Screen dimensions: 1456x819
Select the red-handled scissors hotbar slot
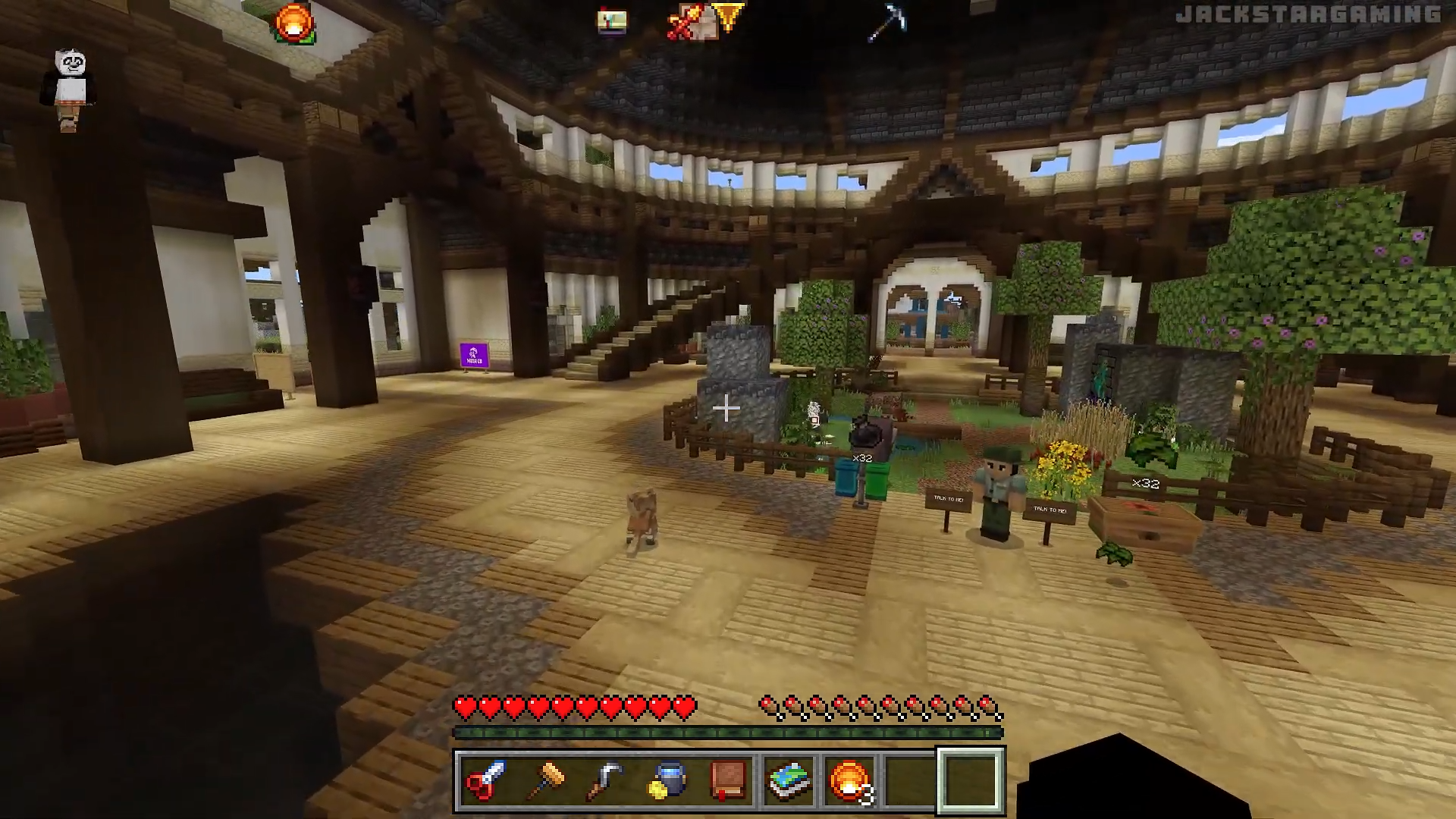pos(485,781)
